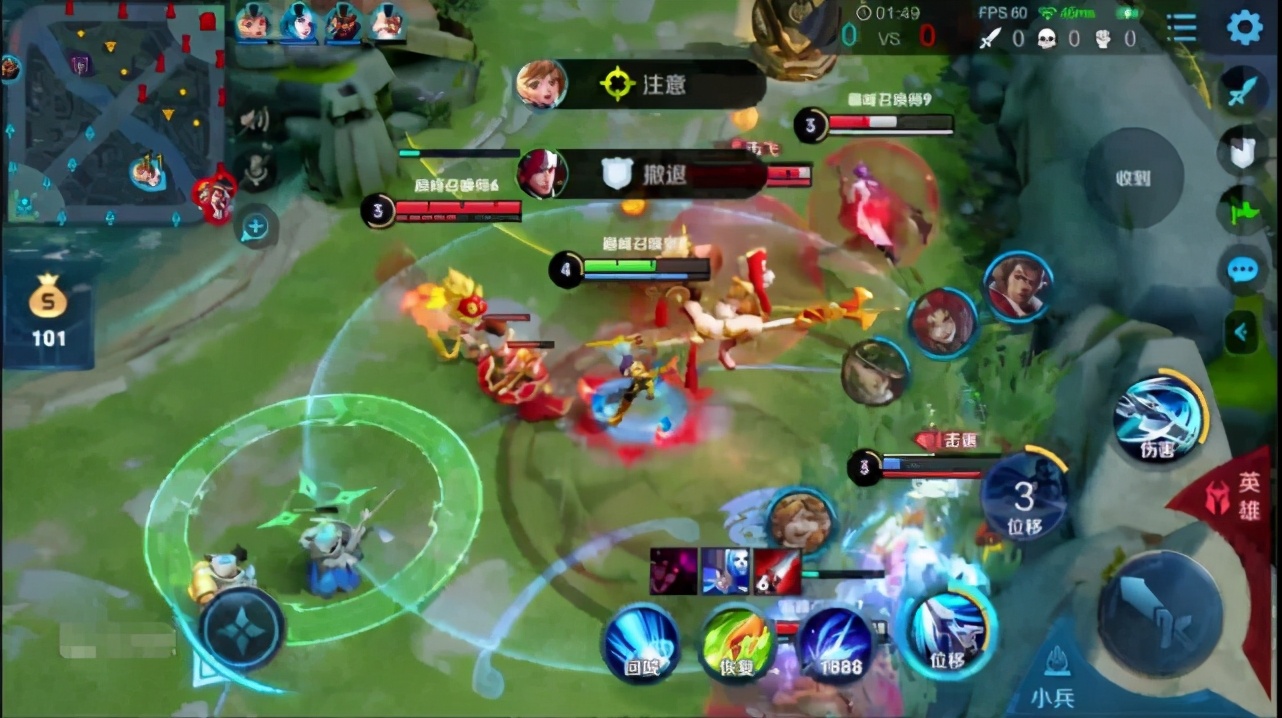Open the plus chat bubble button
This screenshot has width=1282, height=718.
coord(255,227)
